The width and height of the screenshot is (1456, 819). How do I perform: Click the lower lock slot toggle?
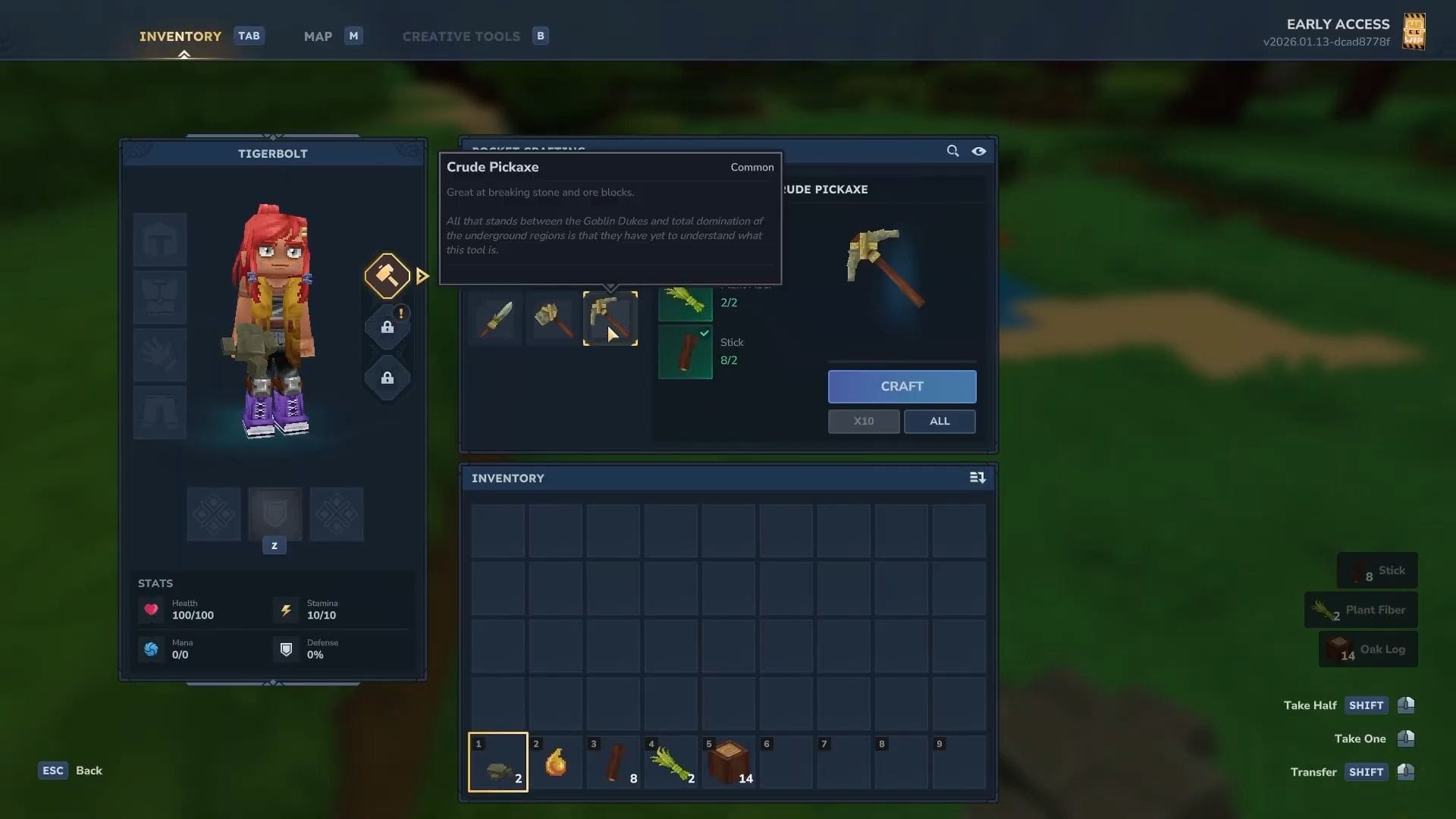coord(388,378)
